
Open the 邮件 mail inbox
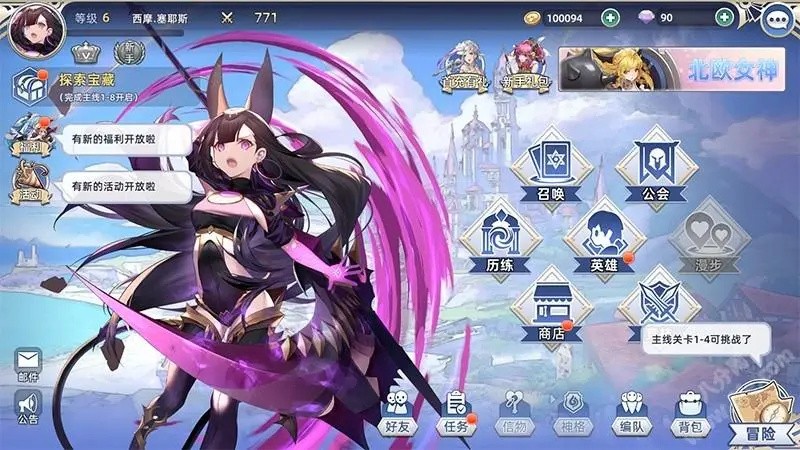coord(28,365)
